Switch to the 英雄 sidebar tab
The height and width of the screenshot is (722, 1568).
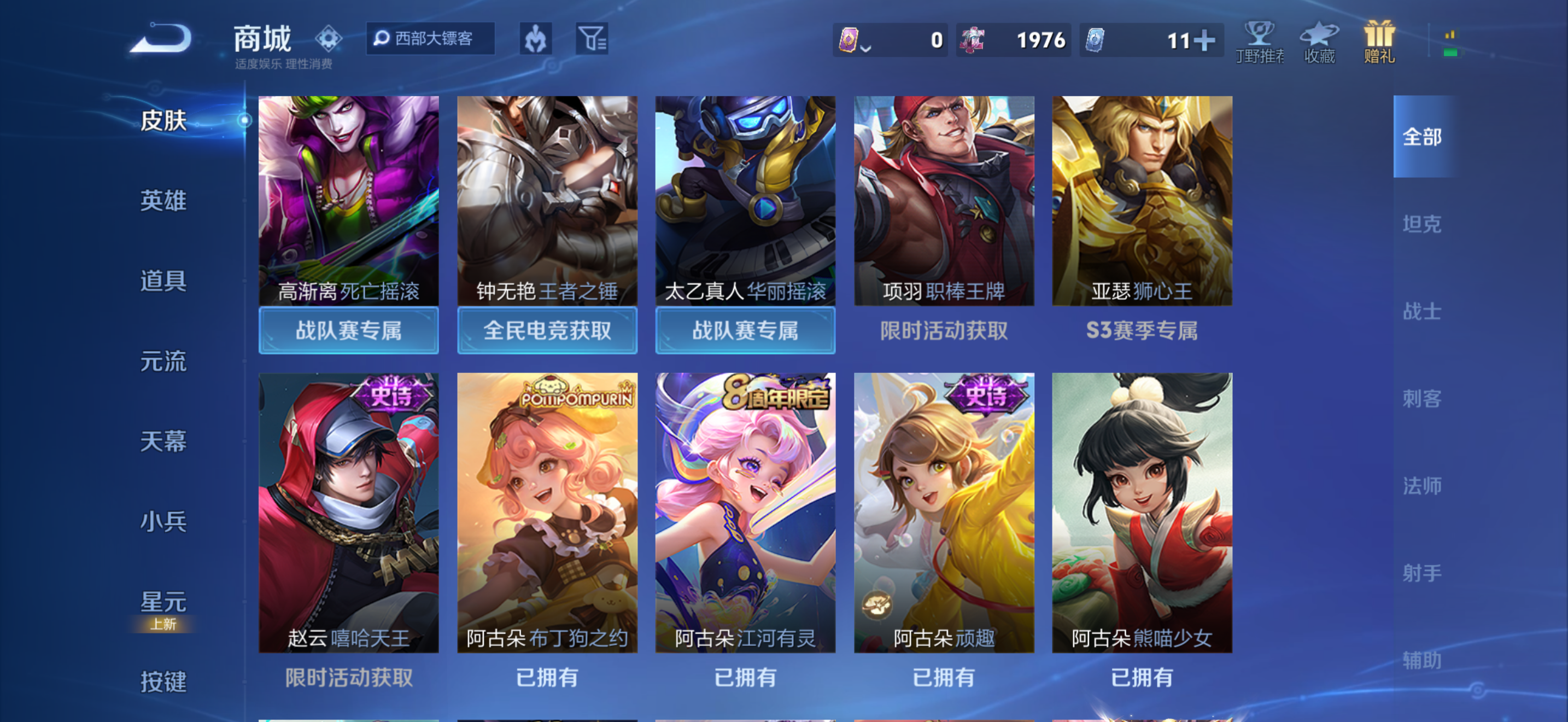(x=163, y=201)
